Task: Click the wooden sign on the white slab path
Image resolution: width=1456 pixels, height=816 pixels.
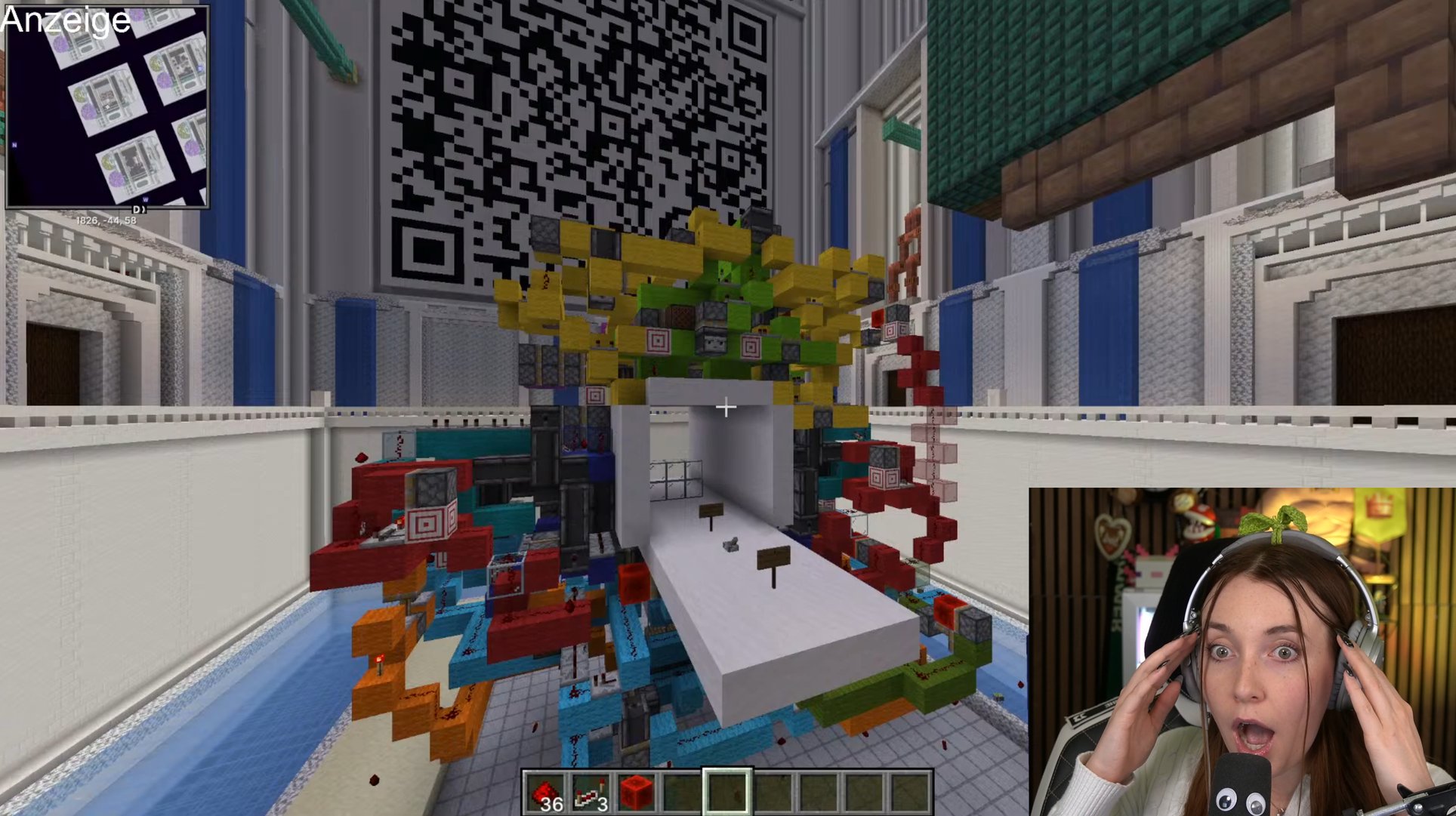Action: (773, 557)
